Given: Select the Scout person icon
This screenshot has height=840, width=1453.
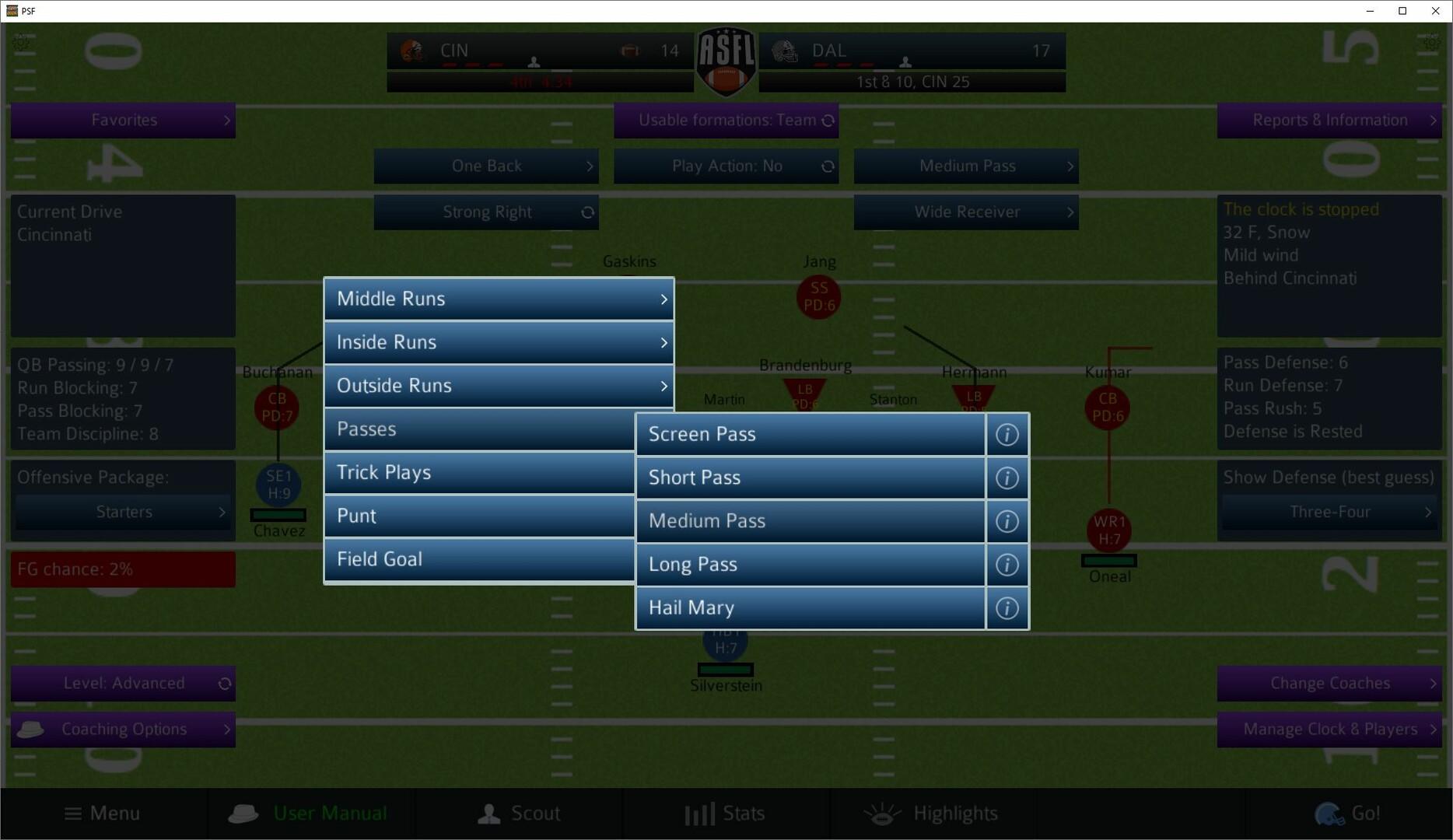Looking at the screenshot, I should 488,813.
